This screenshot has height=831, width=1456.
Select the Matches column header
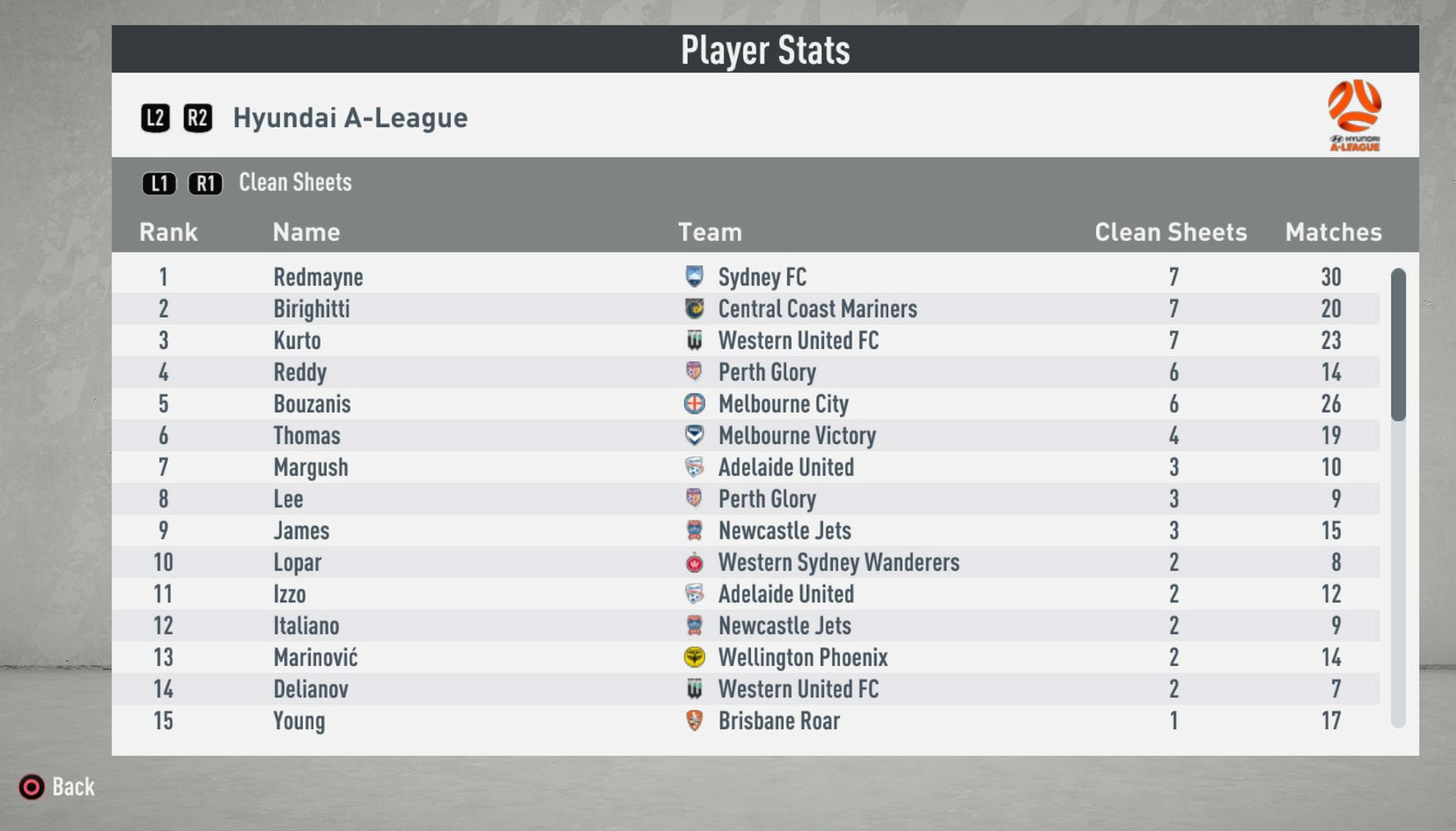click(1332, 232)
